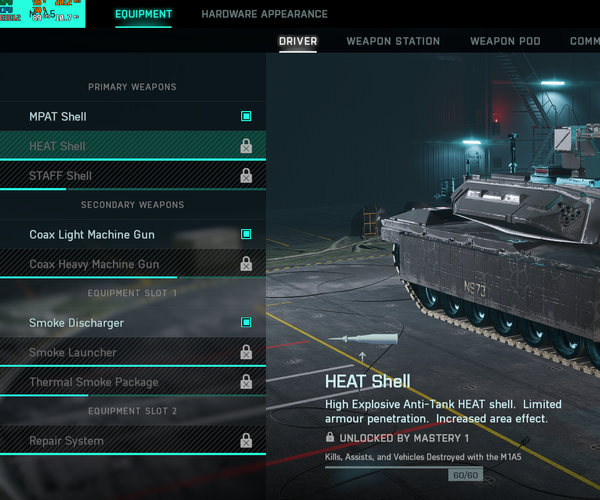Switch to the Equipment tab
Screen dimensions: 600x500
(x=143, y=14)
